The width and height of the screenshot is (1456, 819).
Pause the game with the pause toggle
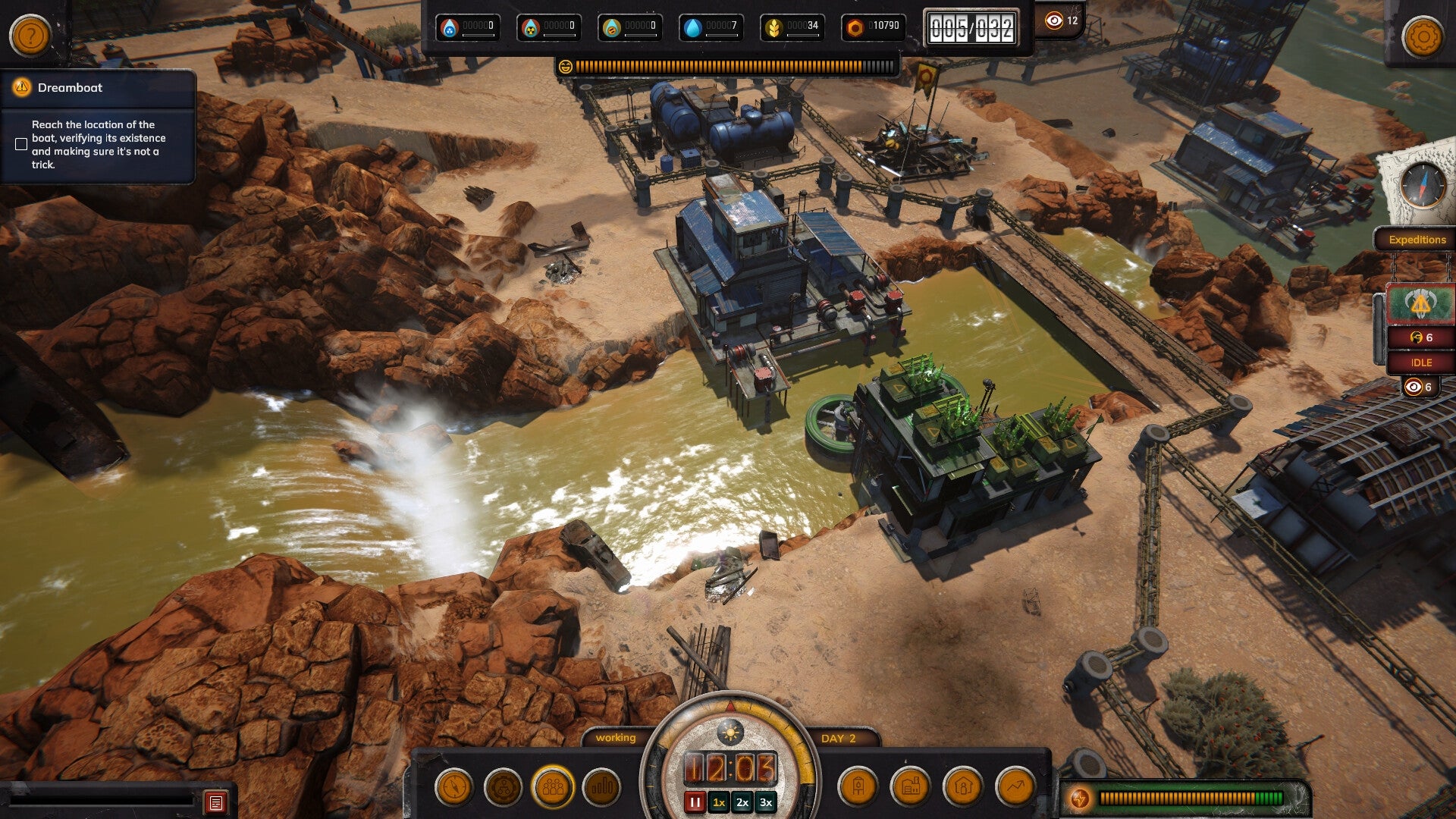pyautogui.click(x=695, y=800)
